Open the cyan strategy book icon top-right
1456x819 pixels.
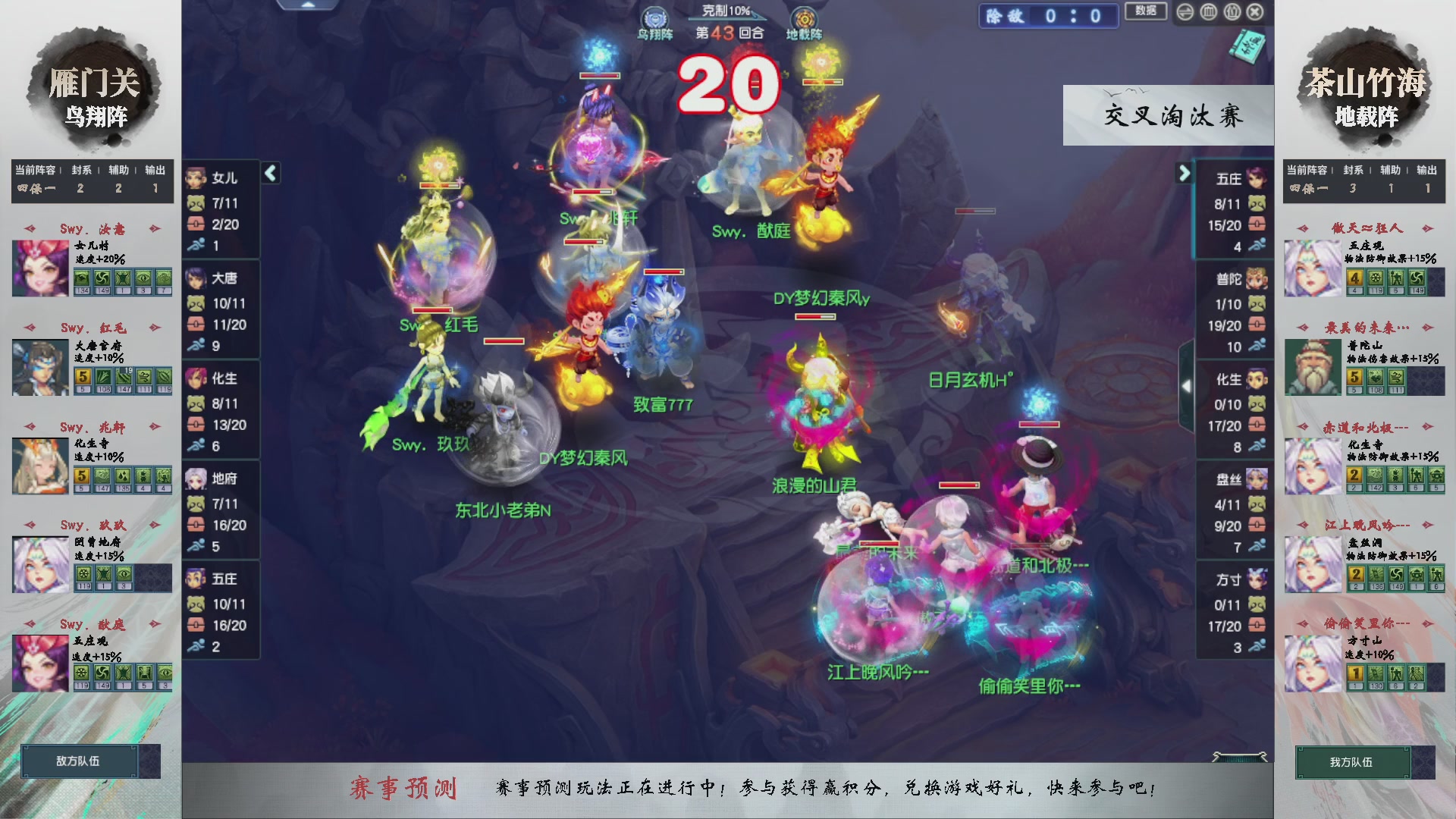pyautogui.click(x=1247, y=45)
